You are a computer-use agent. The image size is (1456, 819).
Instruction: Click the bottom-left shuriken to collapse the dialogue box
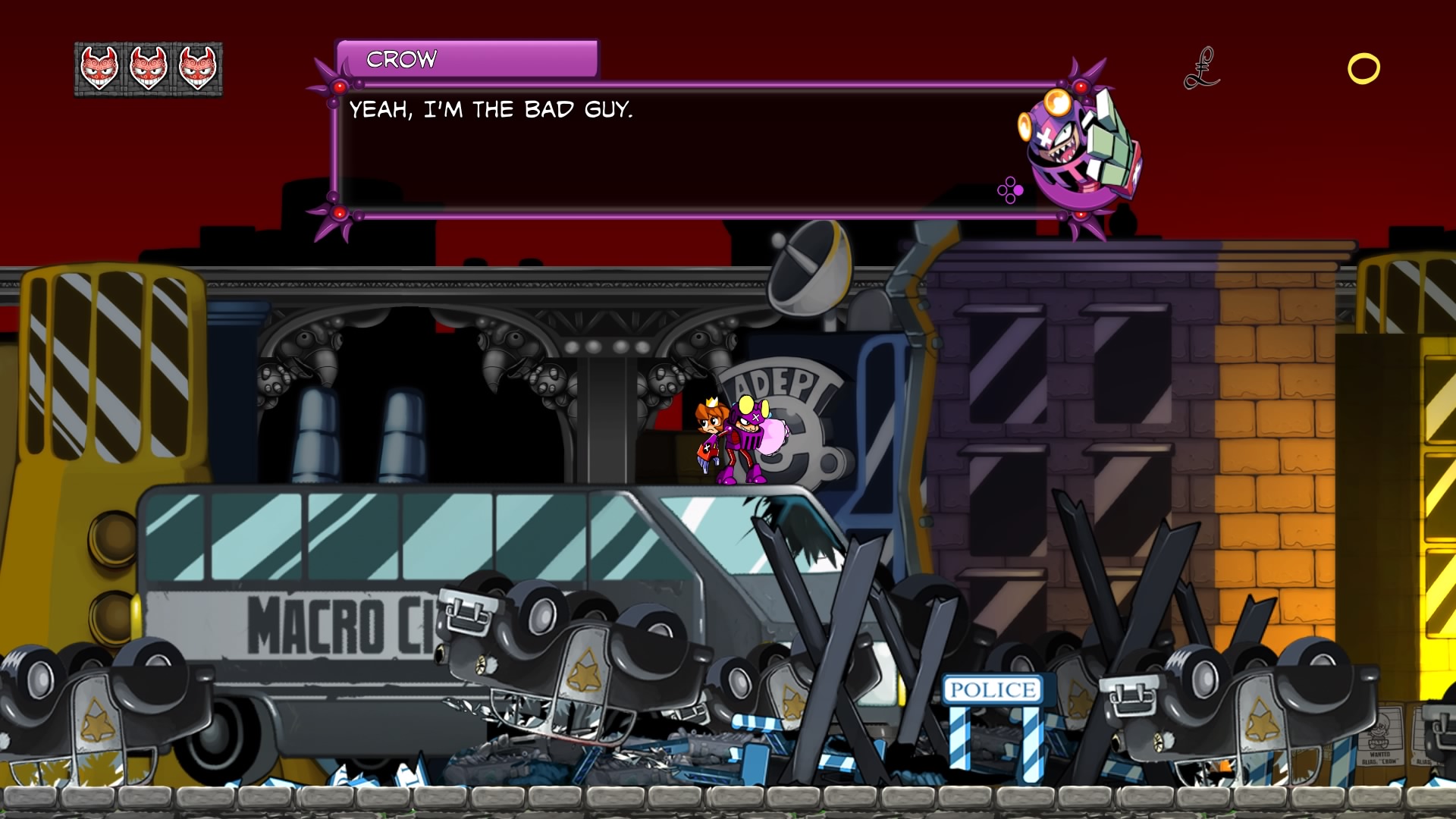340,215
